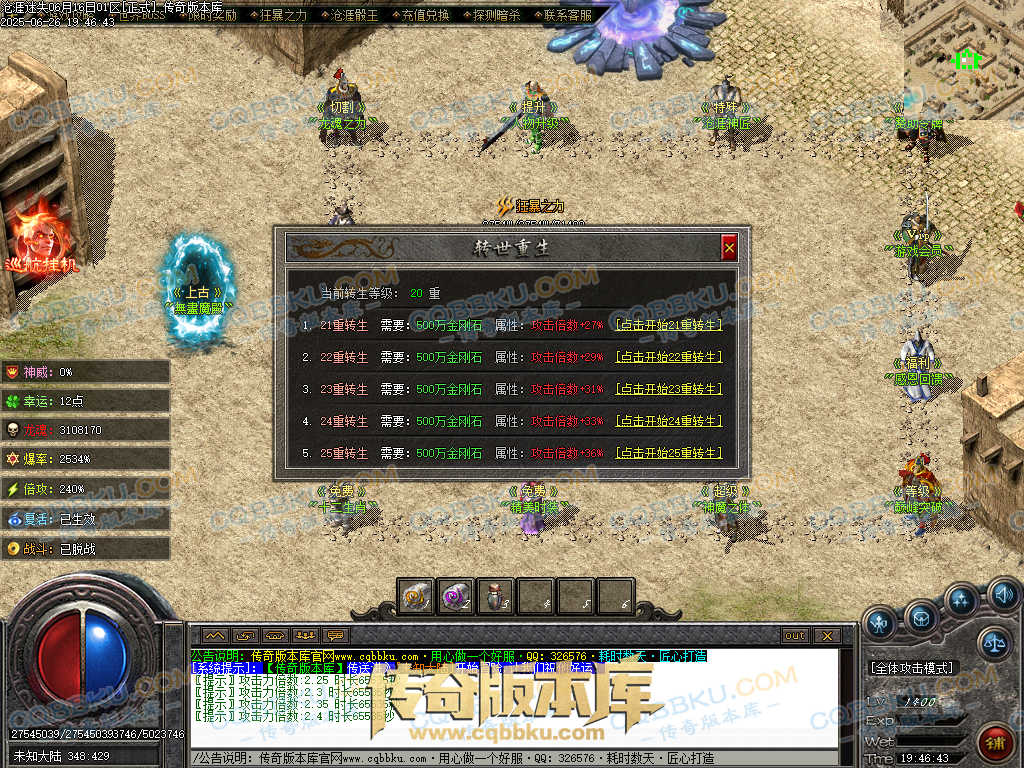1024x768 pixels.
Task: Open the minimap in the corner
Action: [964, 58]
